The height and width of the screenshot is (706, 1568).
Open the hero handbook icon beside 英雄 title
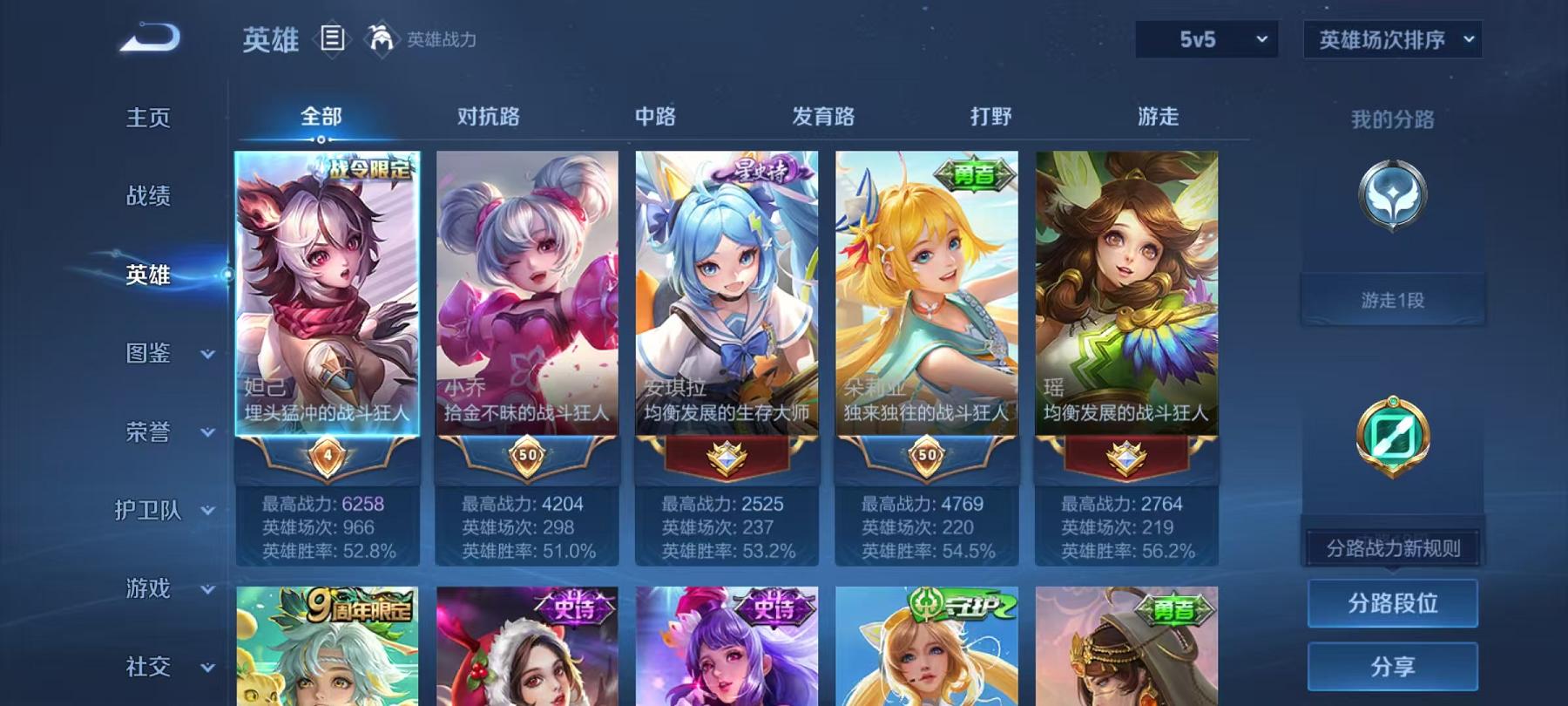(x=332, y=38)
